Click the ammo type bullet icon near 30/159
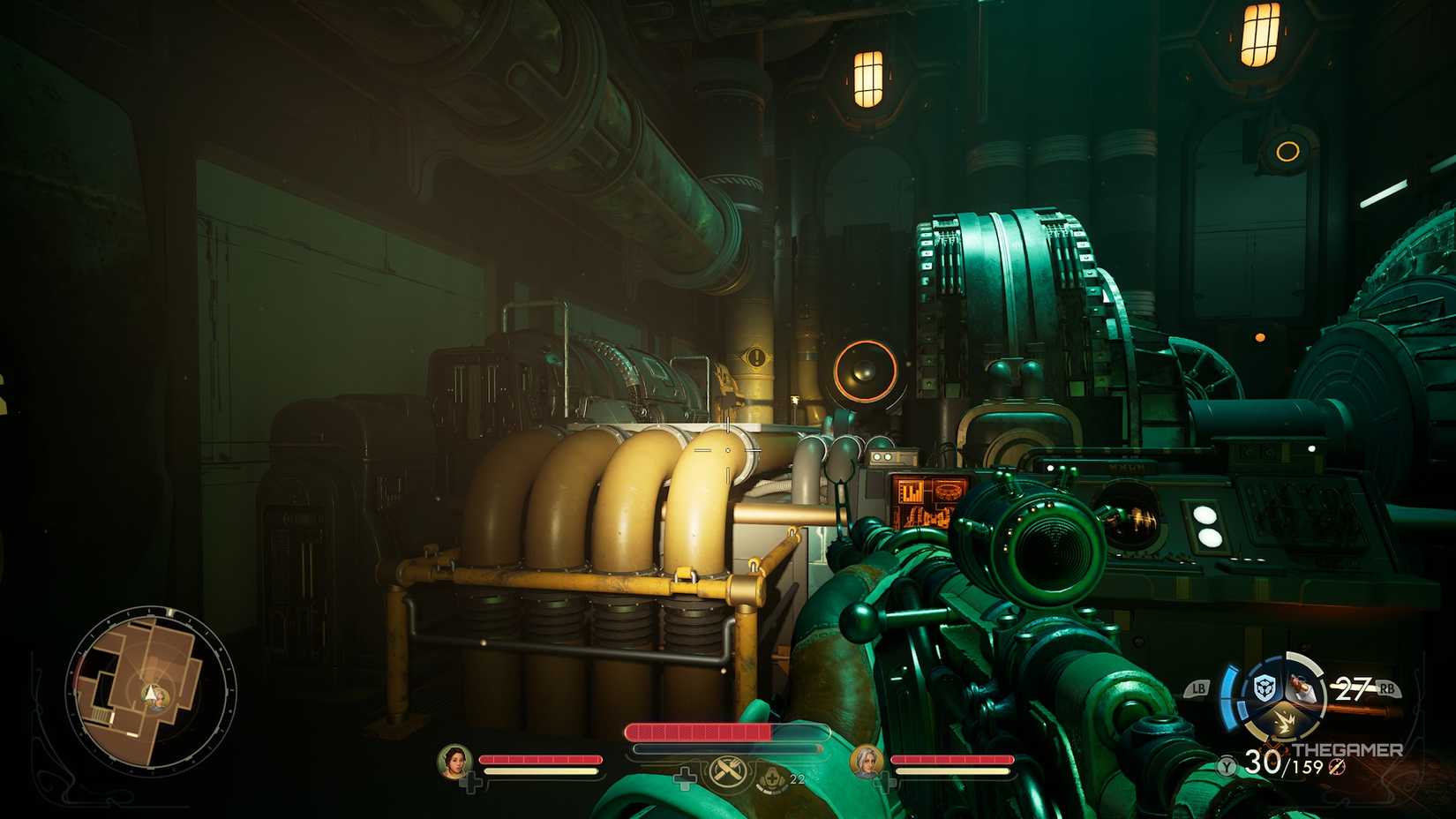 pos(1337,767)
